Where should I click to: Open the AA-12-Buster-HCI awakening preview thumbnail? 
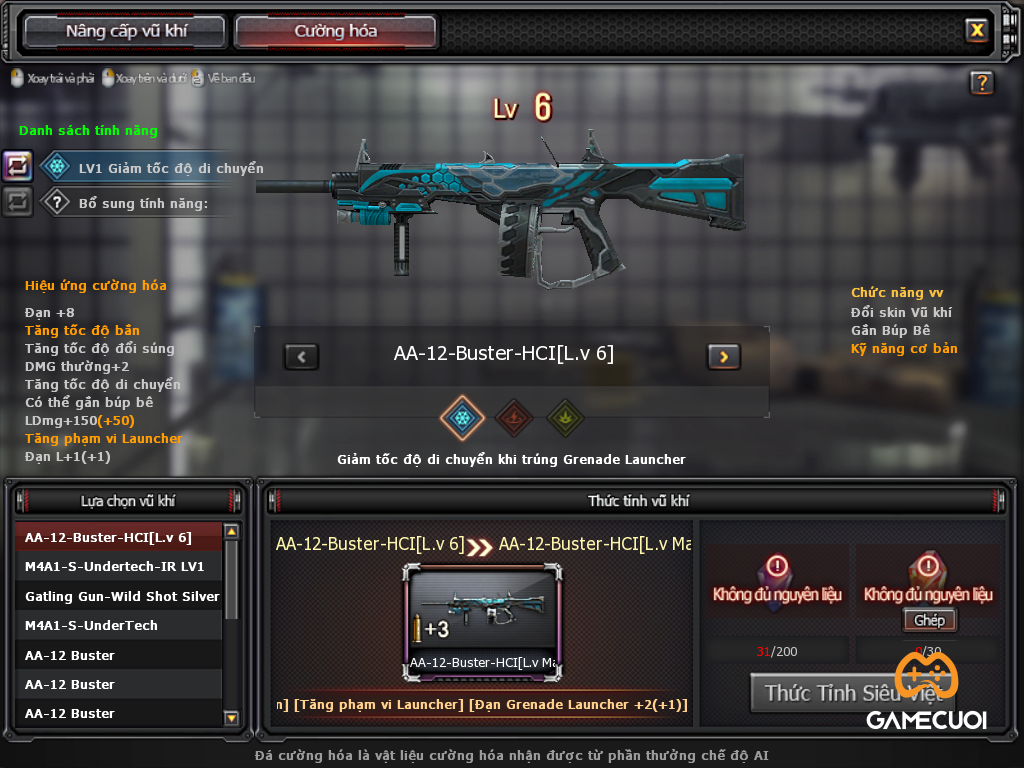(x=482, y=620)
